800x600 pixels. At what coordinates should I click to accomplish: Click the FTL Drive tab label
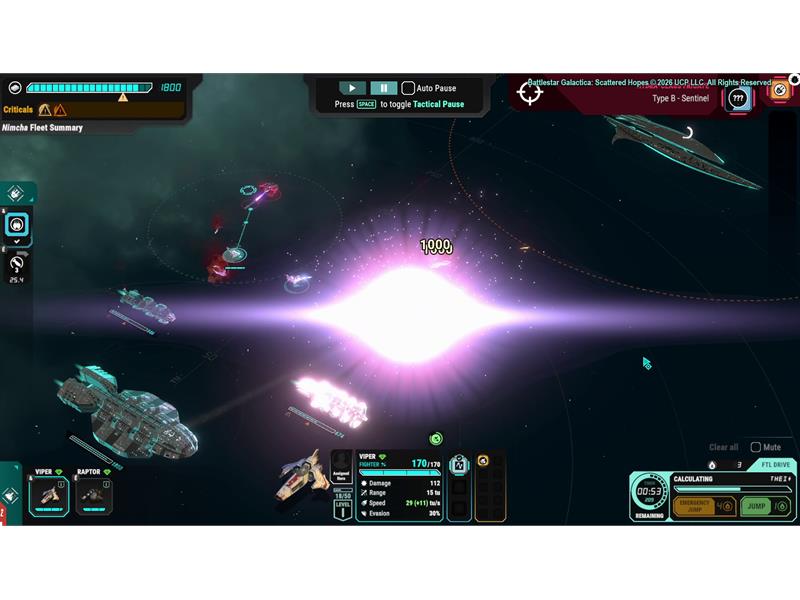click(775, 464)
